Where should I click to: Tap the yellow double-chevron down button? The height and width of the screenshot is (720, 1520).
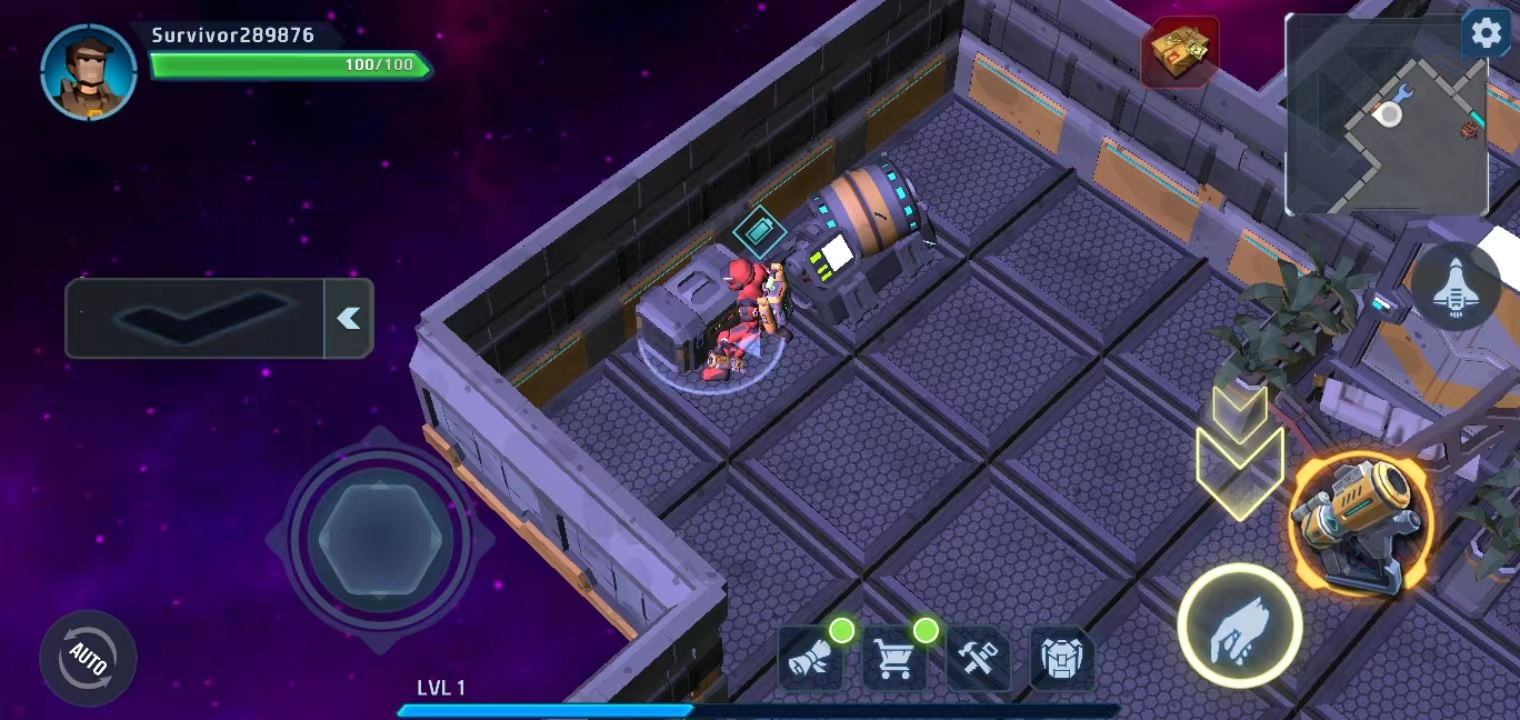(x=1240, y=450)
